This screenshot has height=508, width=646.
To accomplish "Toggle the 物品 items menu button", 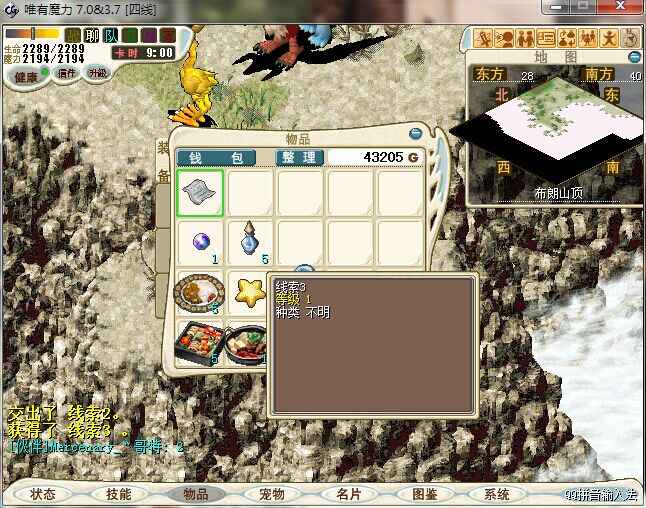I will click(x=195, y=494).
